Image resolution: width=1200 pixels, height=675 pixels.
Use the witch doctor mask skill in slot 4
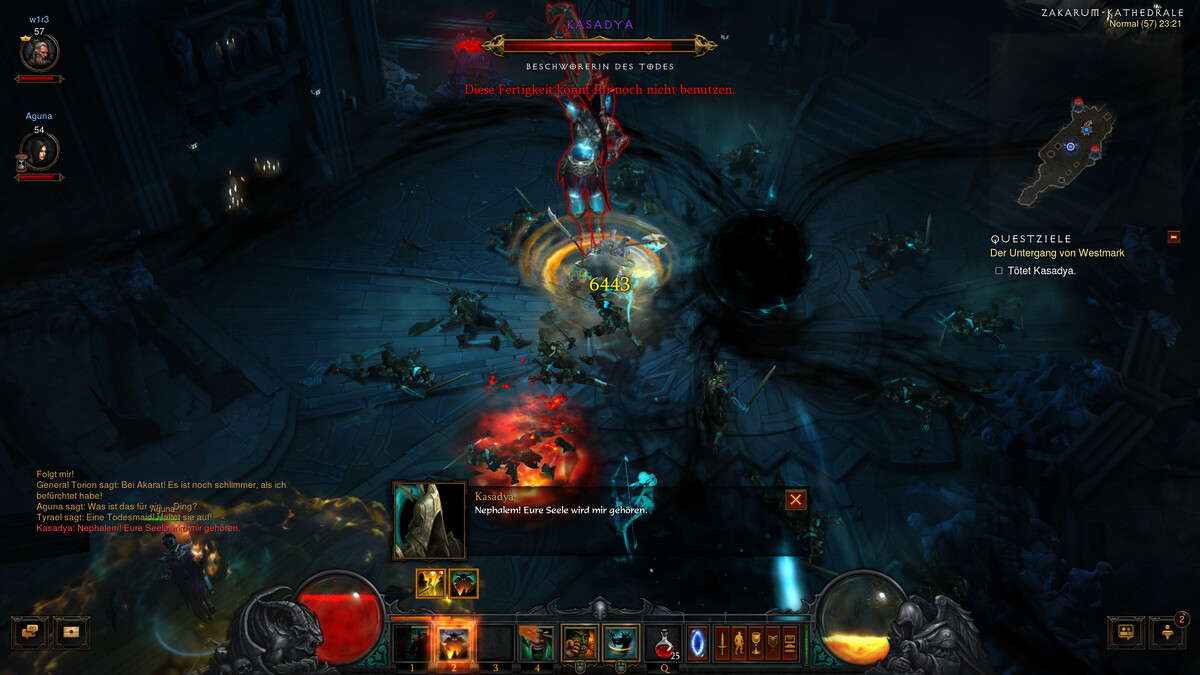click(x=535, y=642)
